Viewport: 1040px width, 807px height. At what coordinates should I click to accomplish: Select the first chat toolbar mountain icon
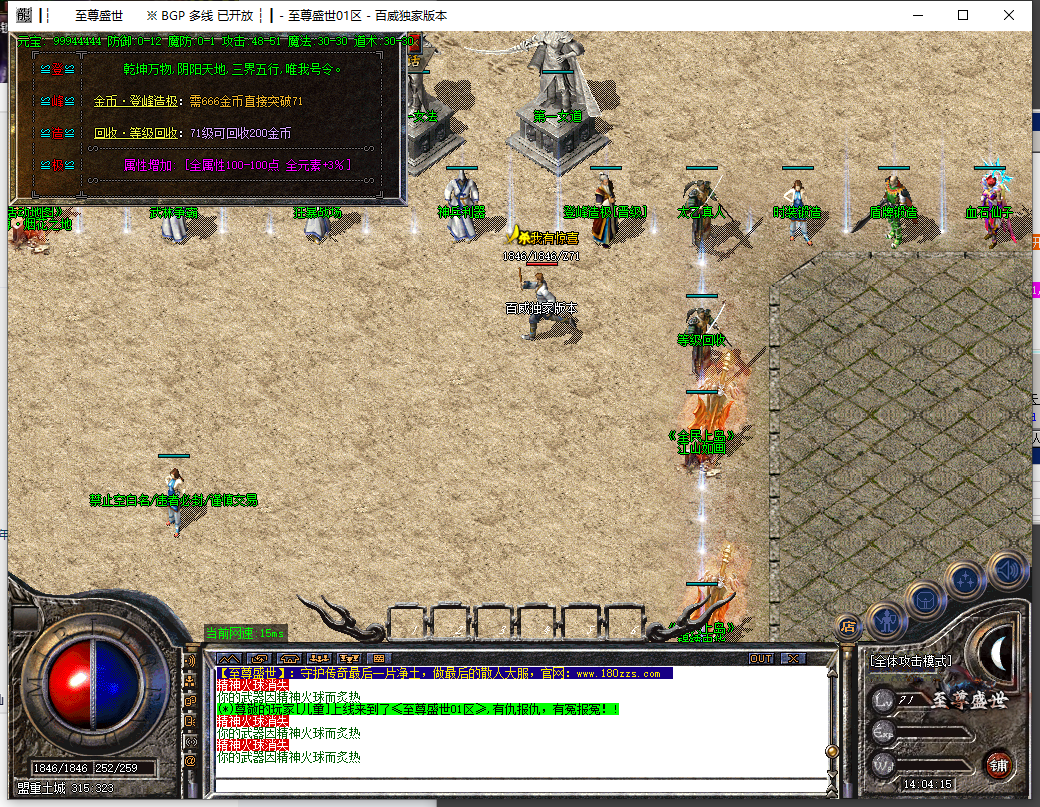[x=230, y=658]
